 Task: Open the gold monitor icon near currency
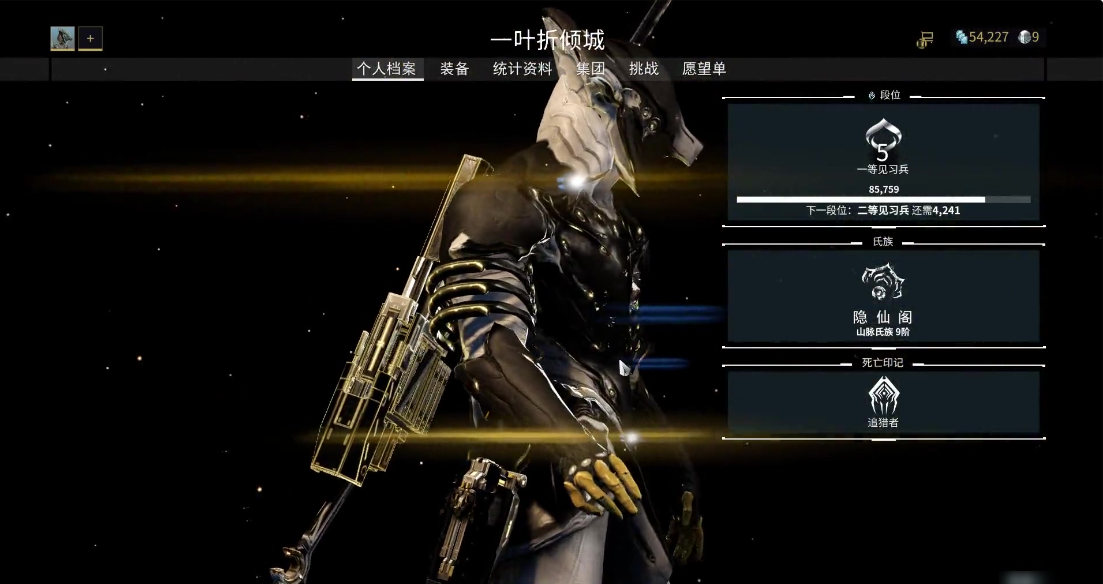(925, 39)
